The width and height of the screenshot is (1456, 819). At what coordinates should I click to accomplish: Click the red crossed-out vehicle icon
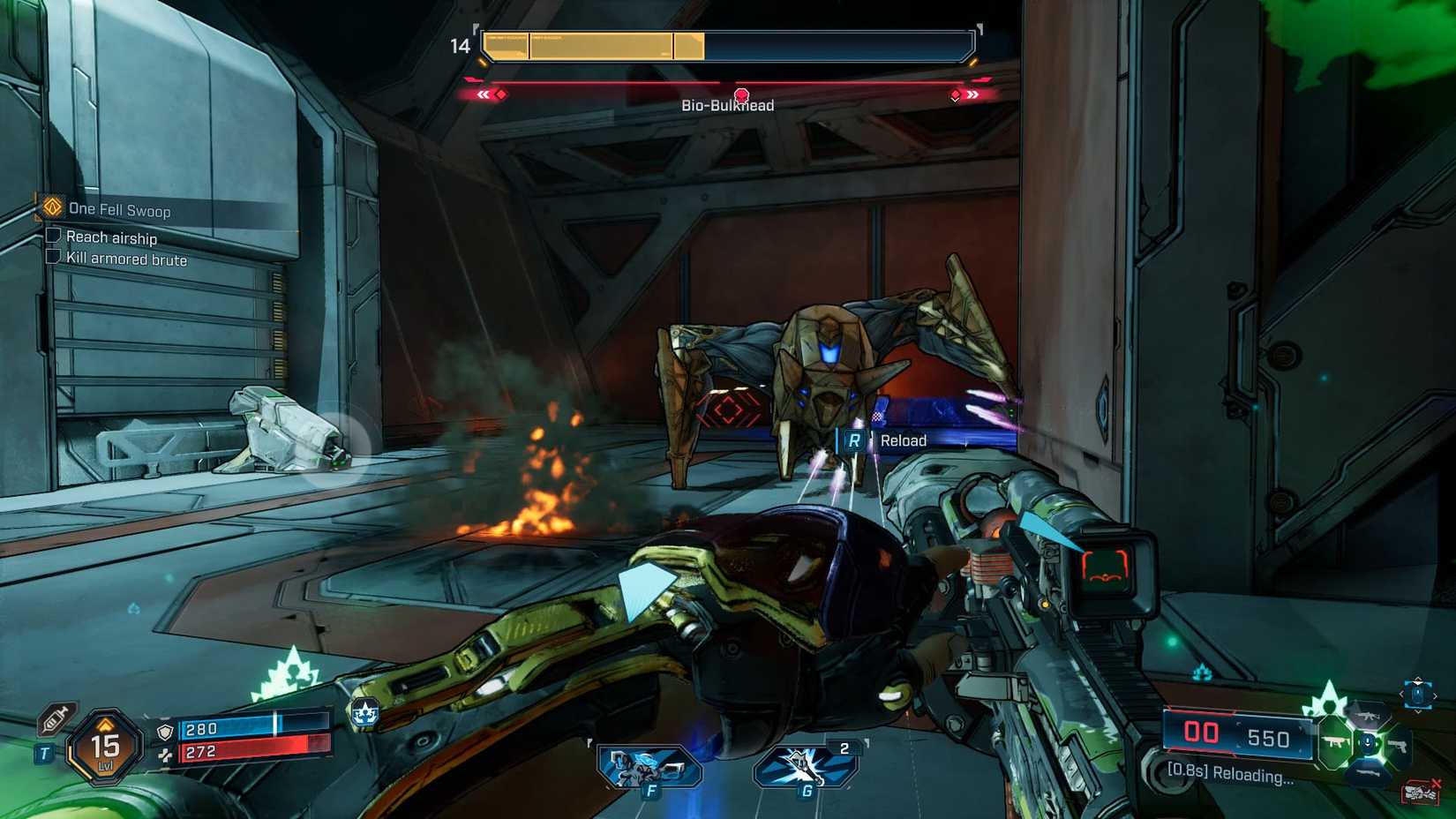(x=1420, y=793)
